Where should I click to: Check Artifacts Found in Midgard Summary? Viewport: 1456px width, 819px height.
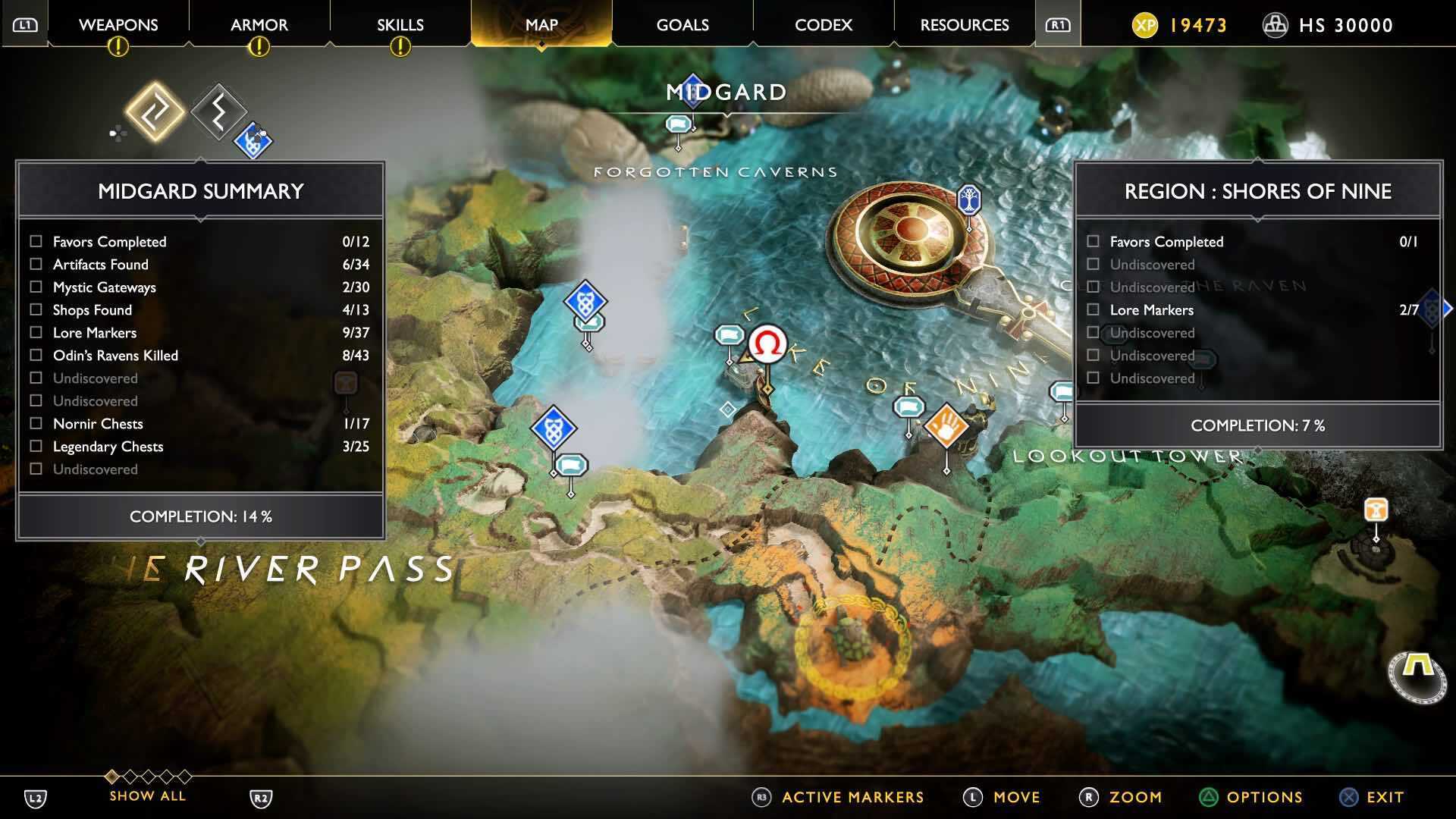[34, 264]
